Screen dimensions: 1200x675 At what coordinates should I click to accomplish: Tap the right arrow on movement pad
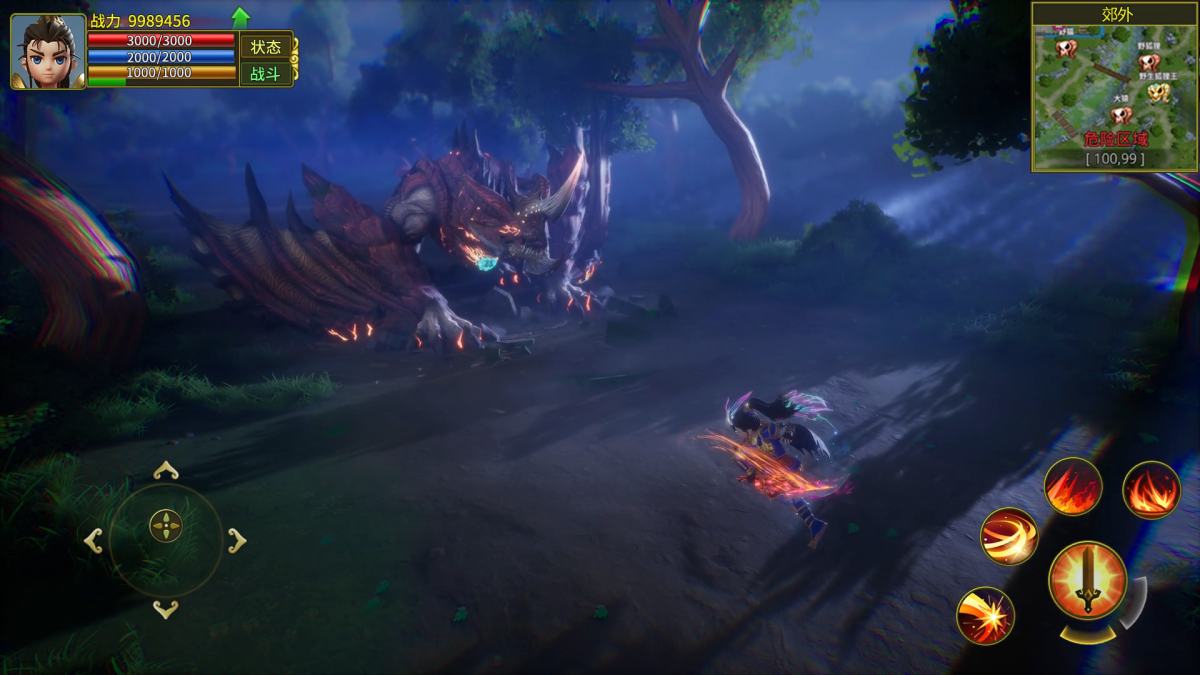click(237, 541)
